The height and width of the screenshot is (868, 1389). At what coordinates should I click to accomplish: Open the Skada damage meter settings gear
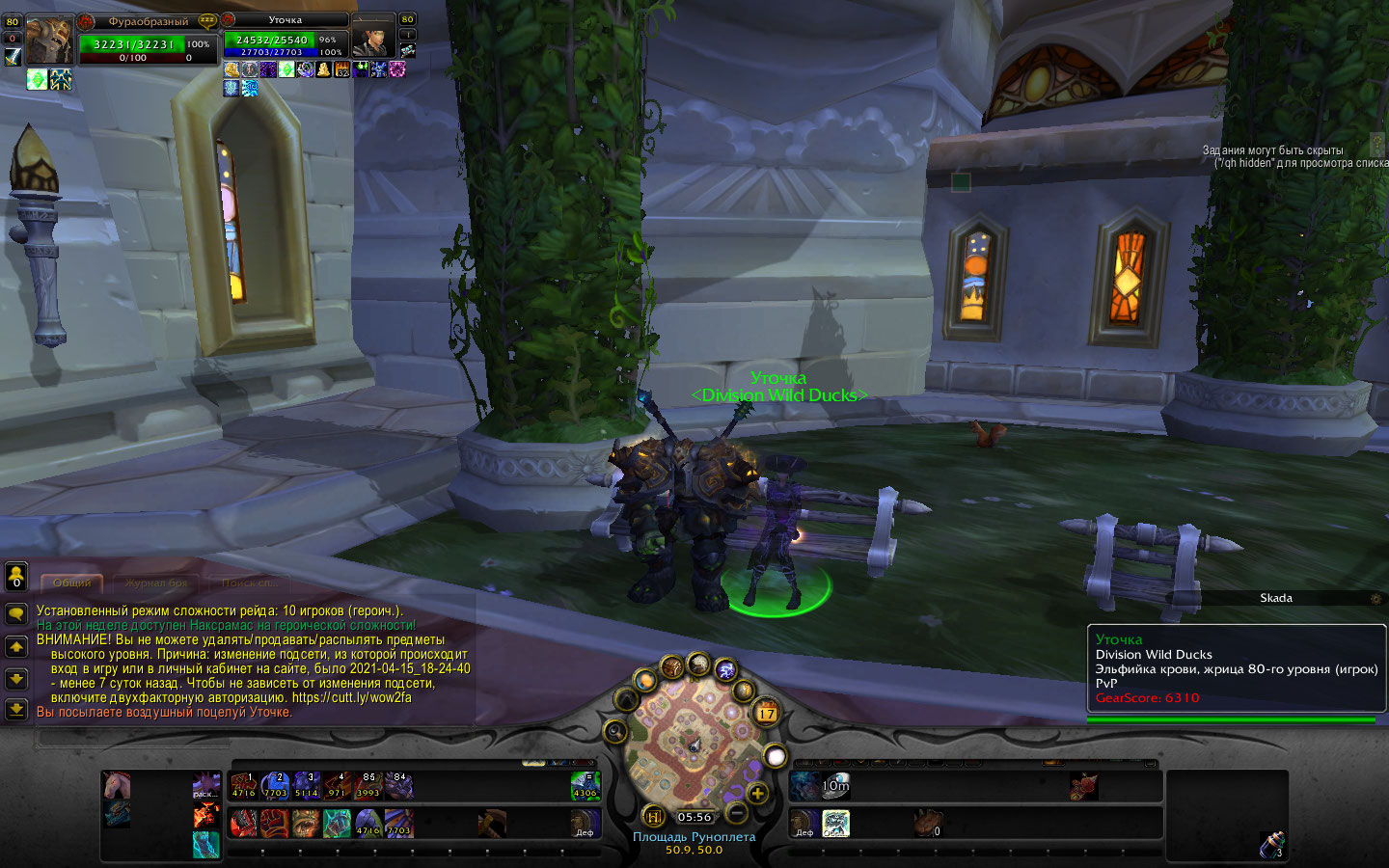(x=1376, y=599)
